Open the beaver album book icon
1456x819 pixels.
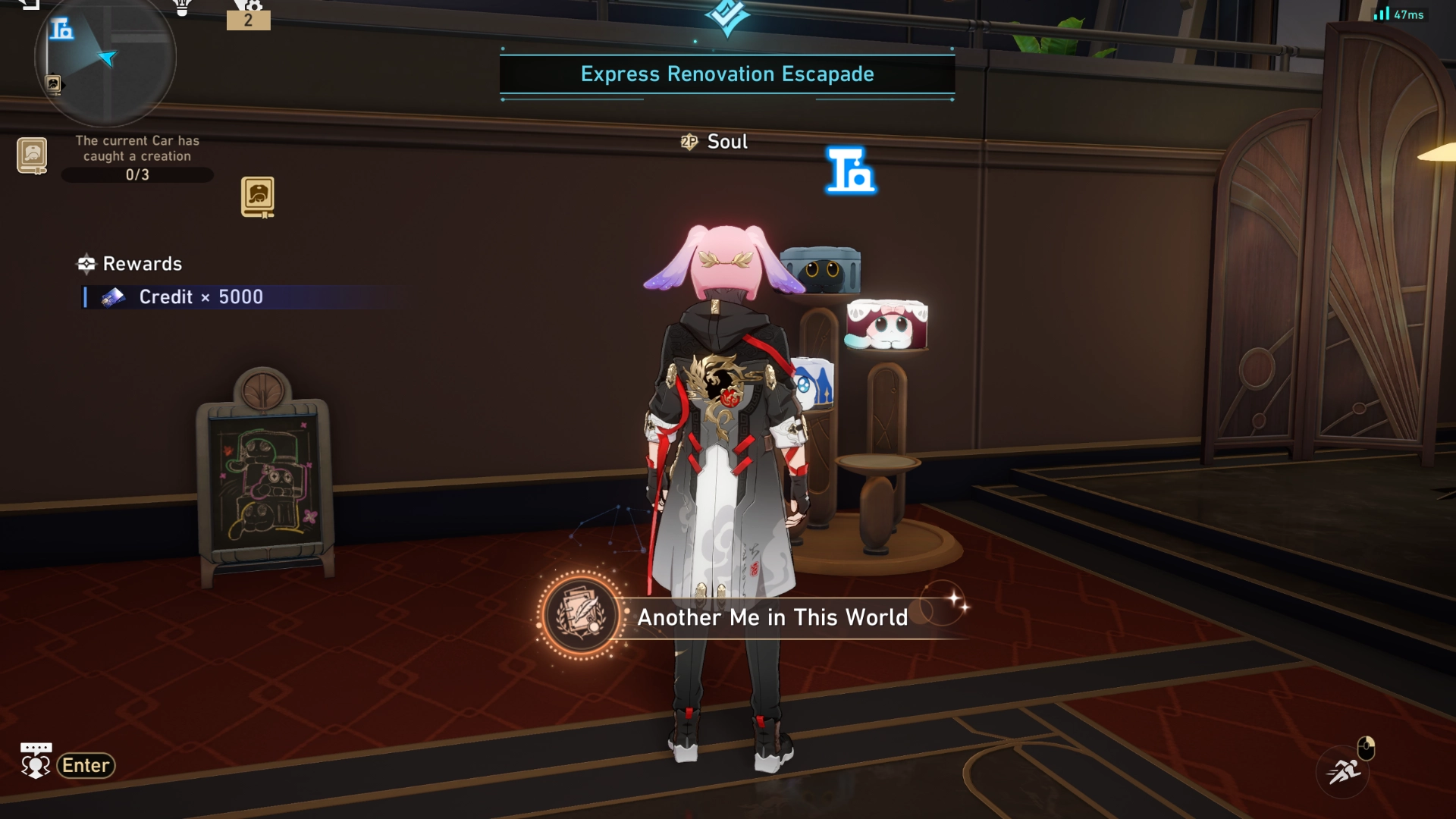(x=259, y=196)
